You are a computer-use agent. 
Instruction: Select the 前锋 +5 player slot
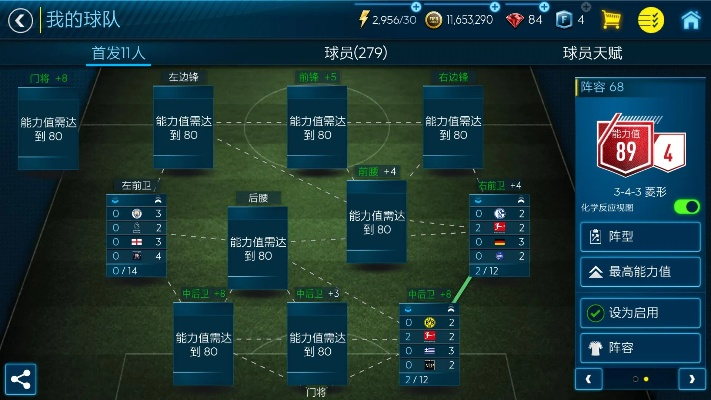(x=317, y=127)
